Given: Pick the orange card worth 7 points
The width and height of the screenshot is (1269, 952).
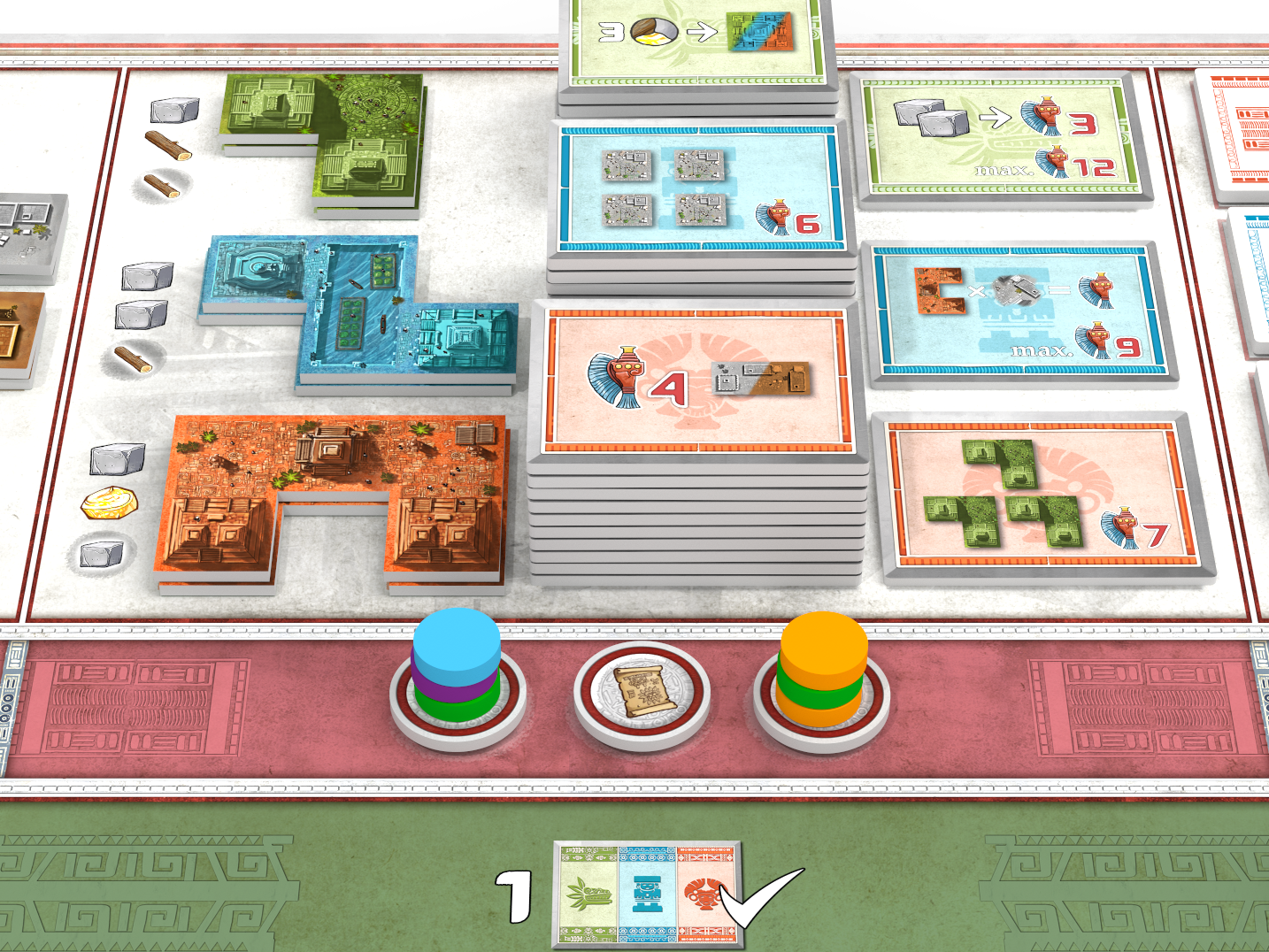Looking at the screenshot, I should (1044, 495).
